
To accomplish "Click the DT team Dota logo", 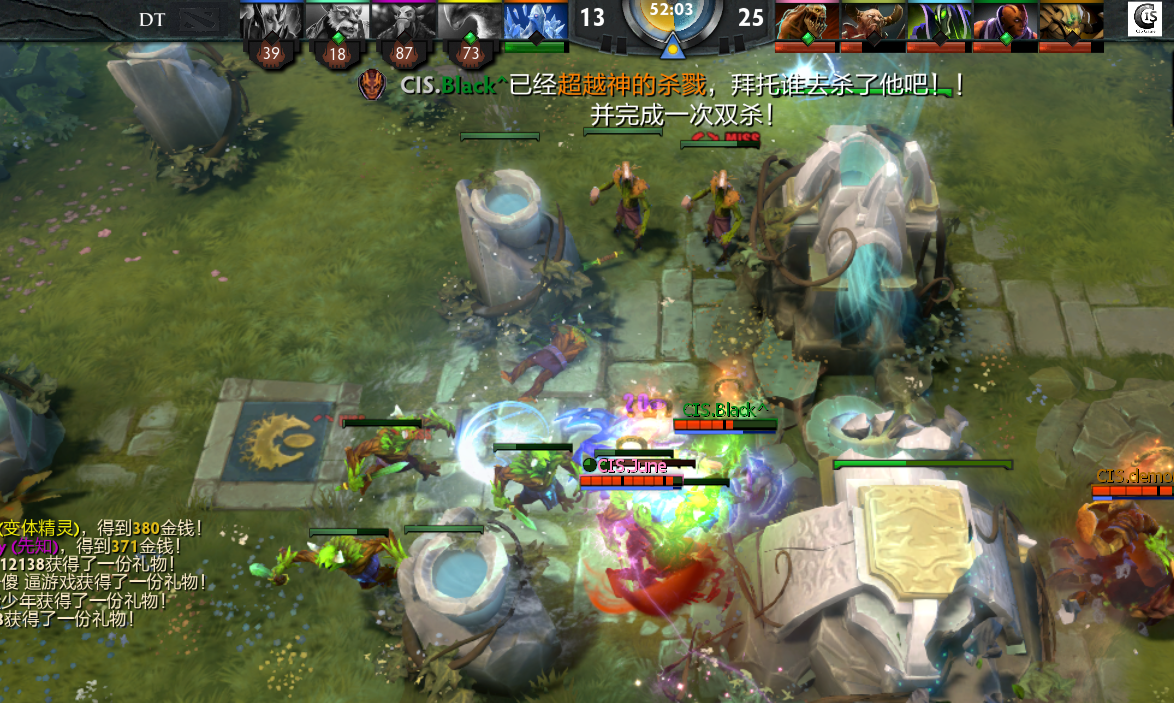I will pos(205,19).
